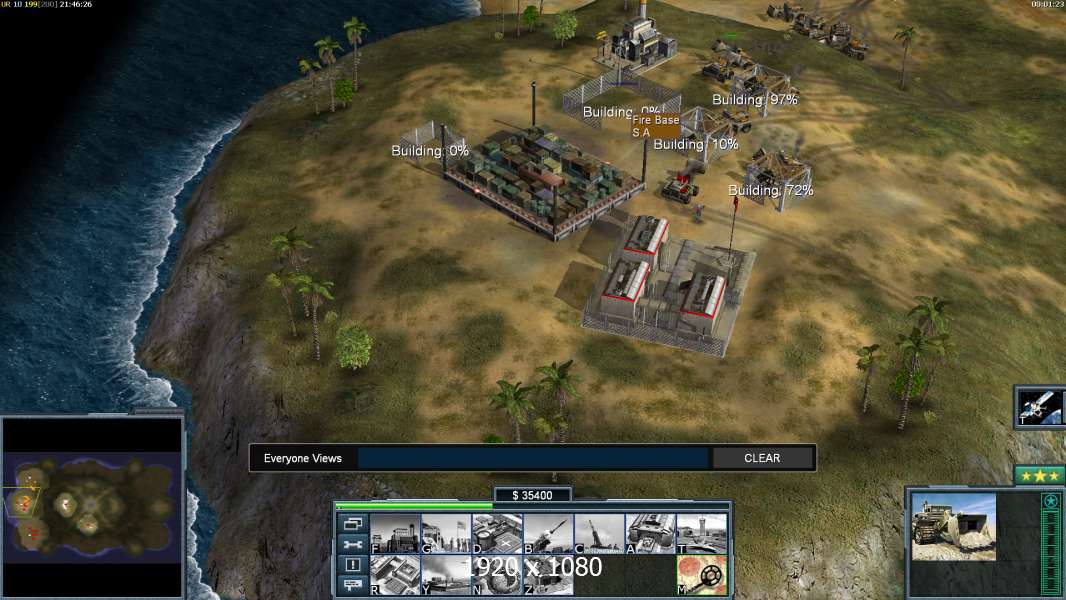Choose the supply center build icon (D)

click(x=497, y=533)
